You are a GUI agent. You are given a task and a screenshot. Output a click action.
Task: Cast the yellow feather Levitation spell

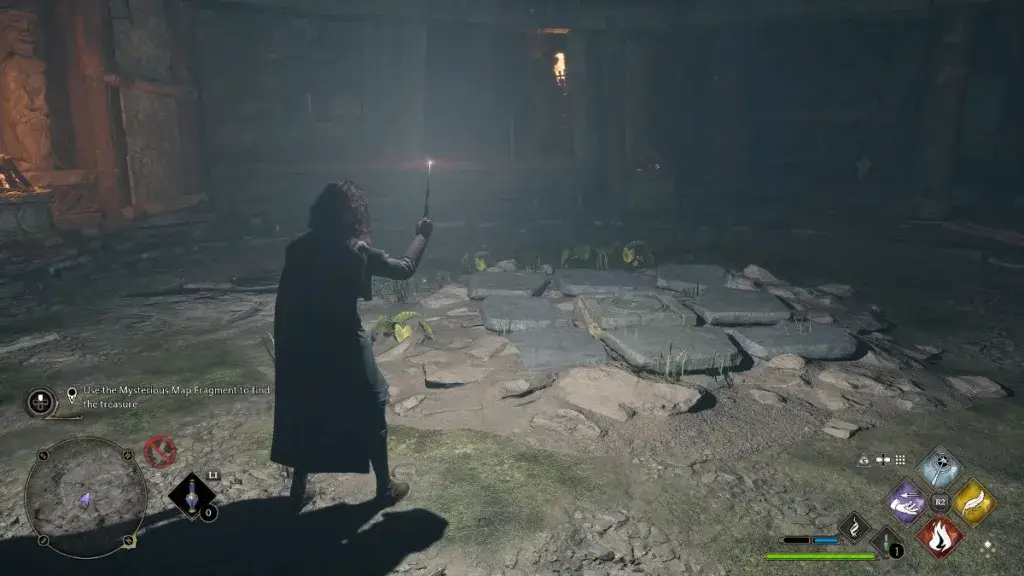pos(973,501)
